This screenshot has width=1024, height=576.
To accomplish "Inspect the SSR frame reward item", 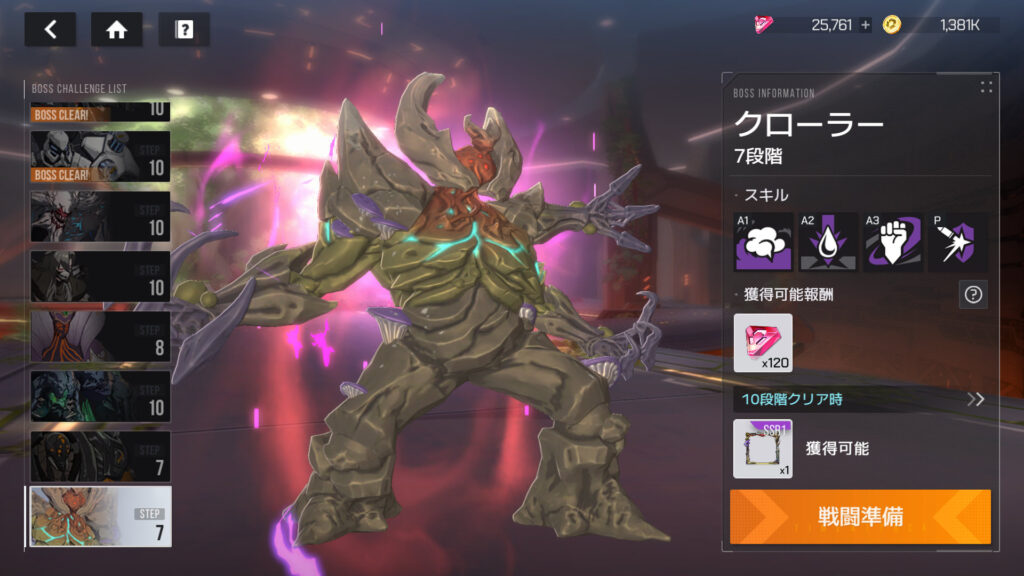I will [763, 448].
